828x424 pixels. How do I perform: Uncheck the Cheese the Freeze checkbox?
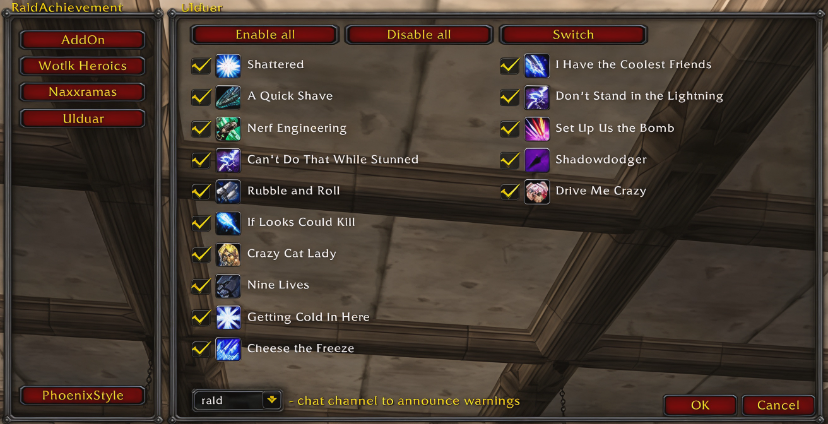[200, 349]
